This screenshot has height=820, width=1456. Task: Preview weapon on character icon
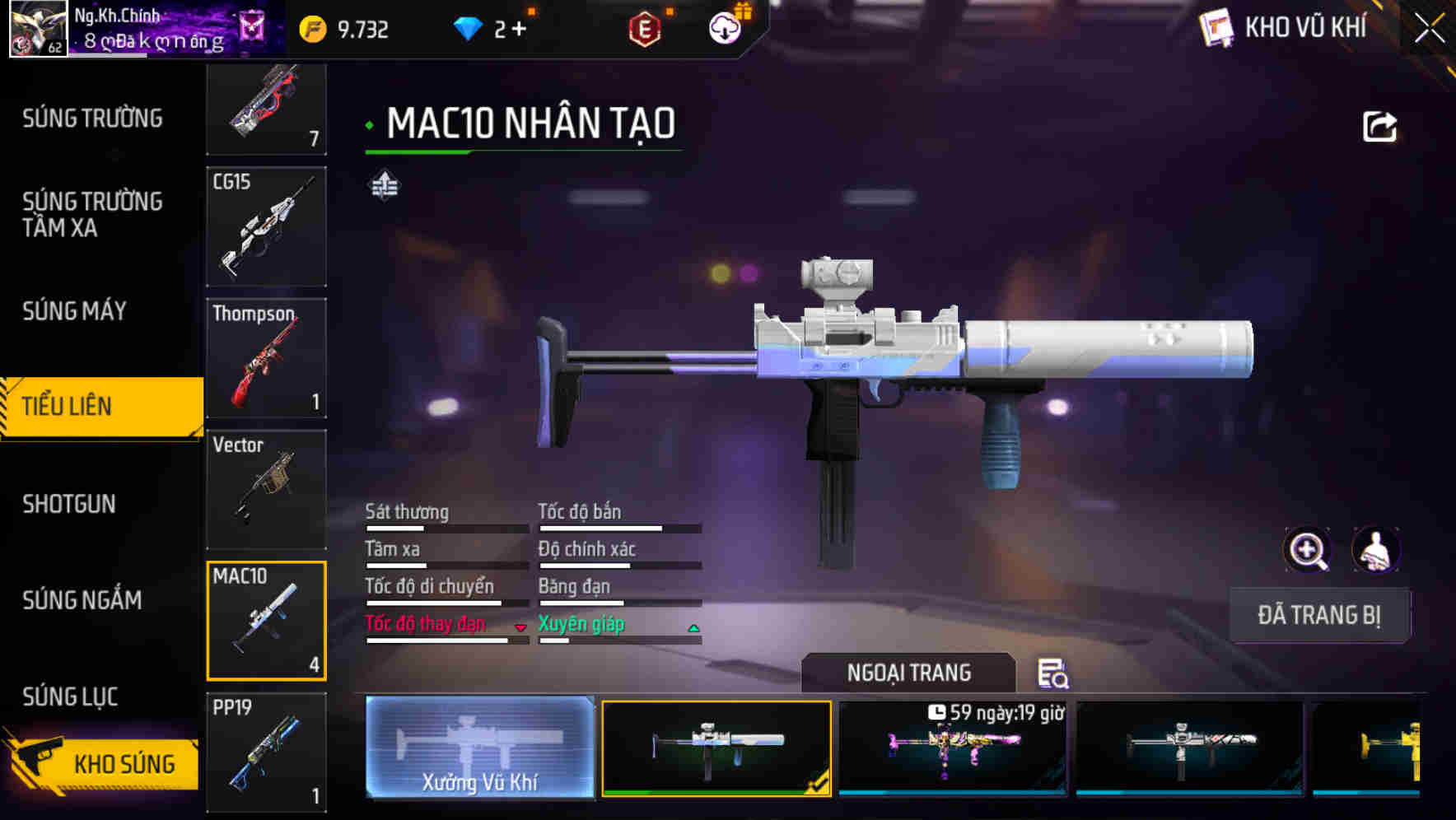(x=1375, y=550)
